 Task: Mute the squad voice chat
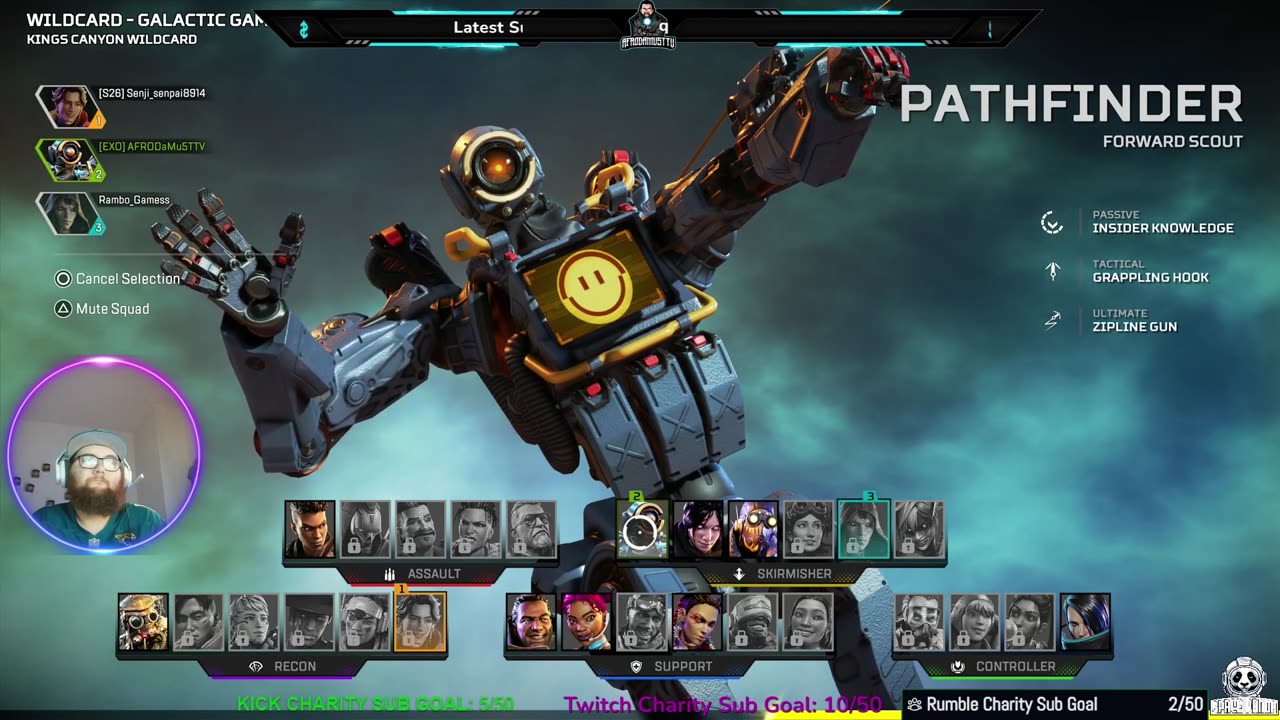click(103, 309)
